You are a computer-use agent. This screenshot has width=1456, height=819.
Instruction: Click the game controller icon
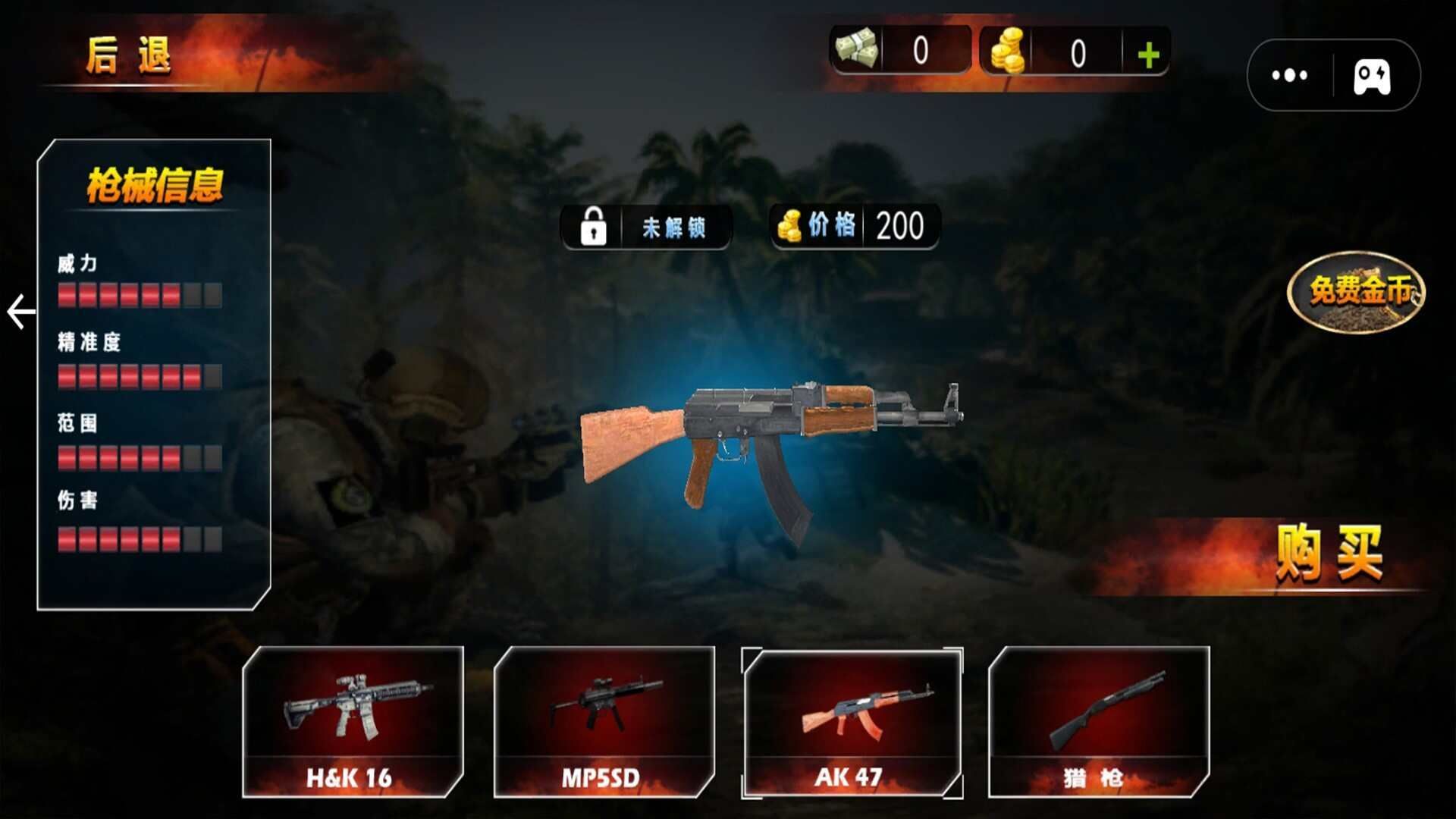[x=1372, y=77]
